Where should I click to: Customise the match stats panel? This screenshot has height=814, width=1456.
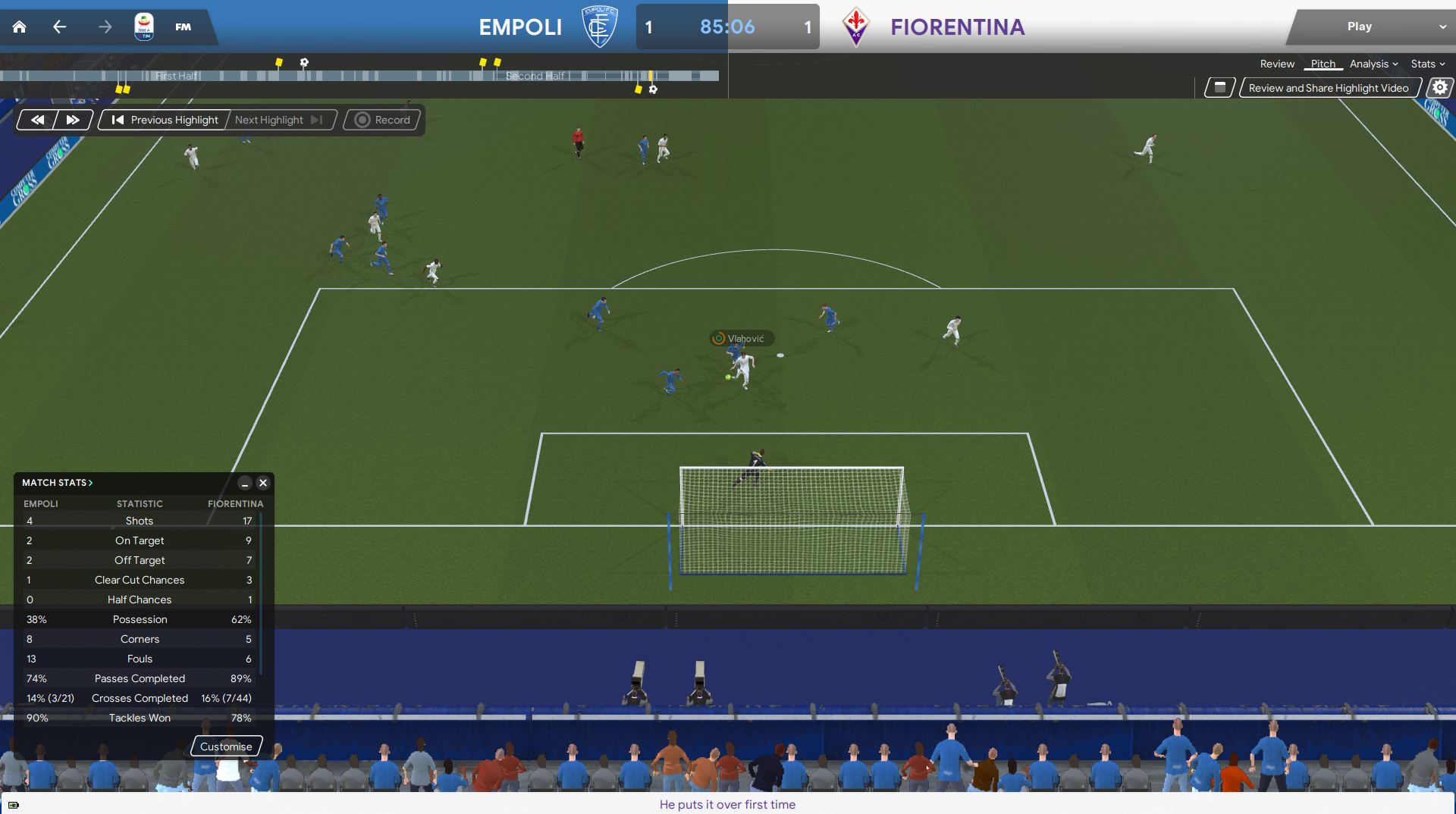(x=226, y=747)
